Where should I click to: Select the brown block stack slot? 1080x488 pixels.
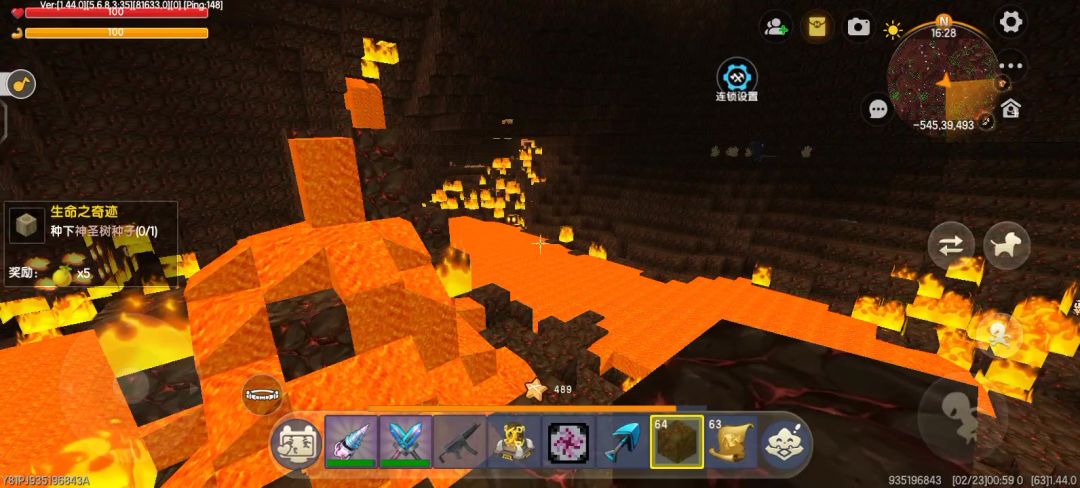click(x=677, y=442)
